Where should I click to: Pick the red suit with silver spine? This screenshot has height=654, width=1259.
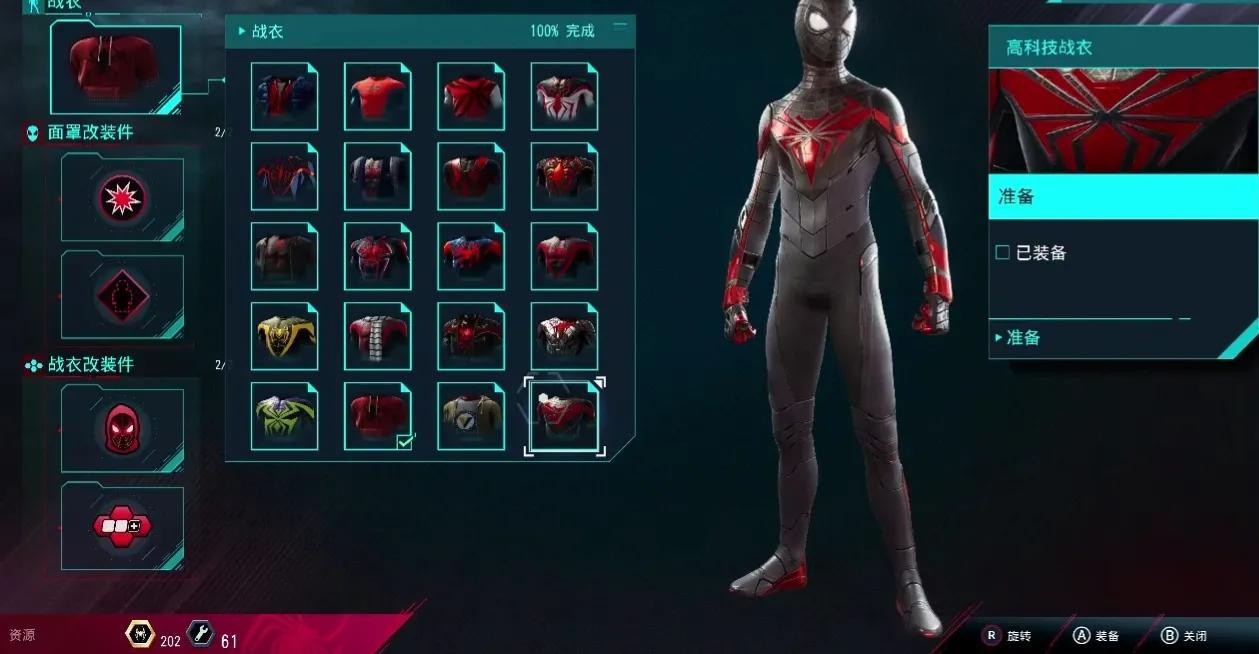click(x=377, y=337)
